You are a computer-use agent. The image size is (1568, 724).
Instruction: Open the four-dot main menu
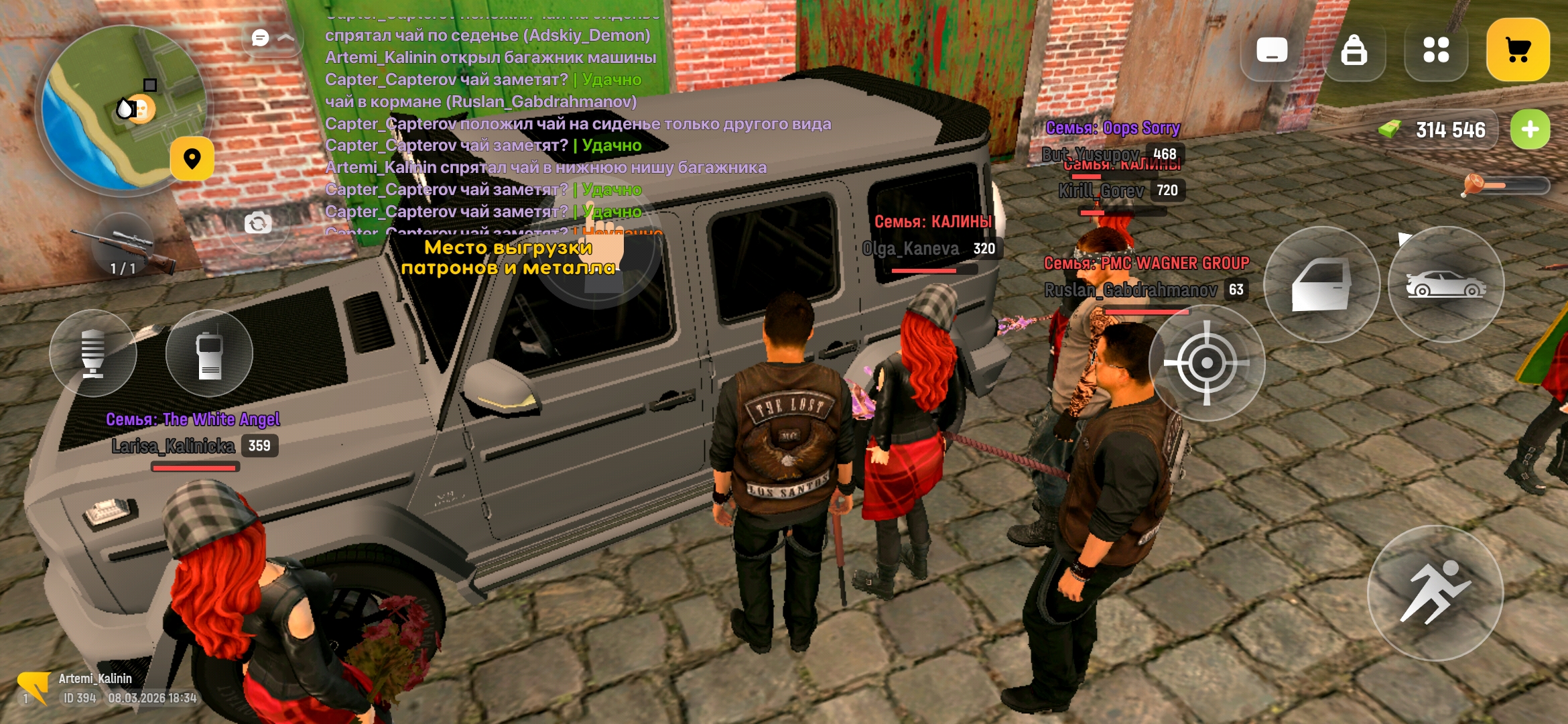point(1436,50)
